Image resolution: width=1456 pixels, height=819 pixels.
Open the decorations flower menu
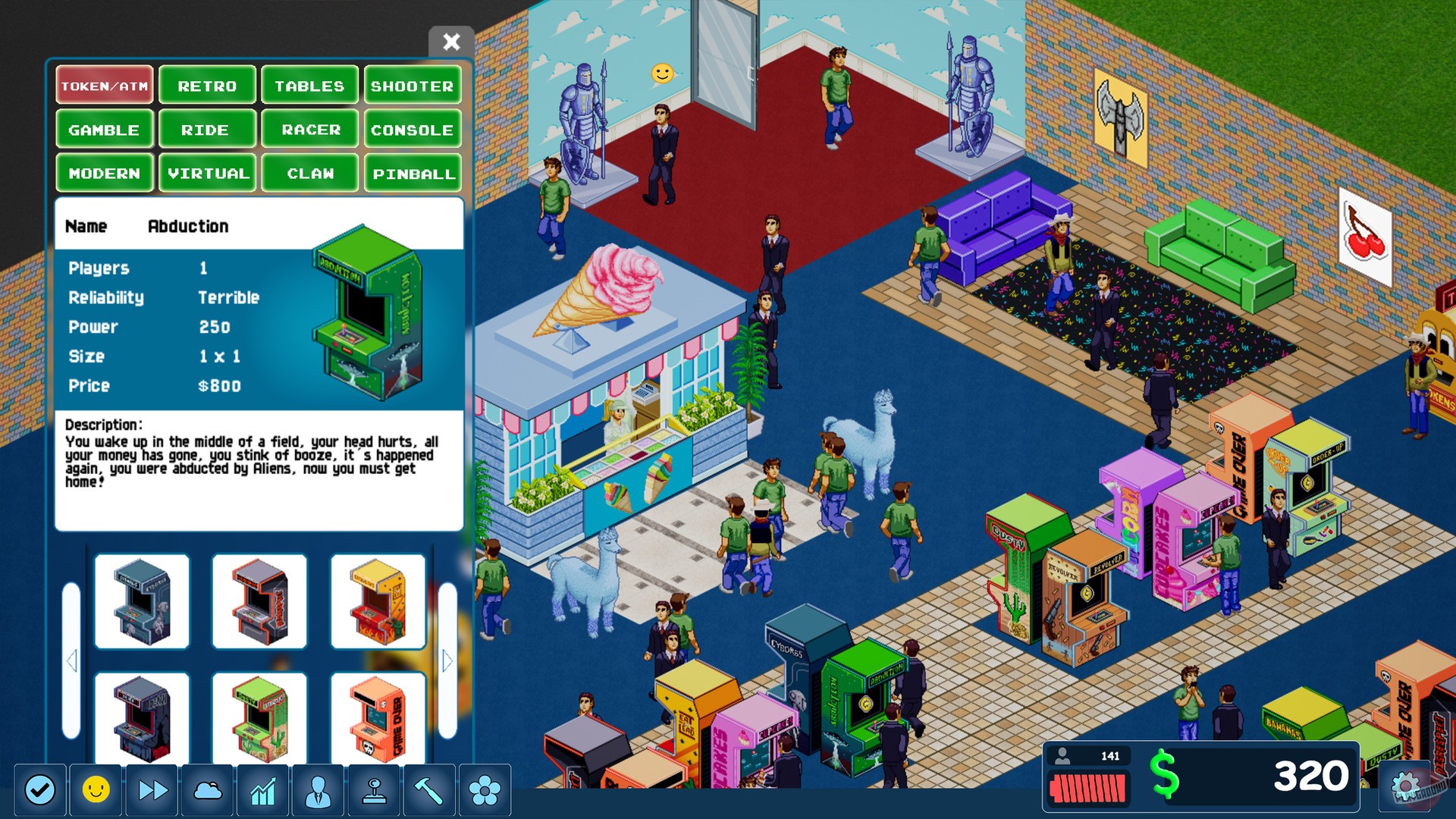coord(483,791)
